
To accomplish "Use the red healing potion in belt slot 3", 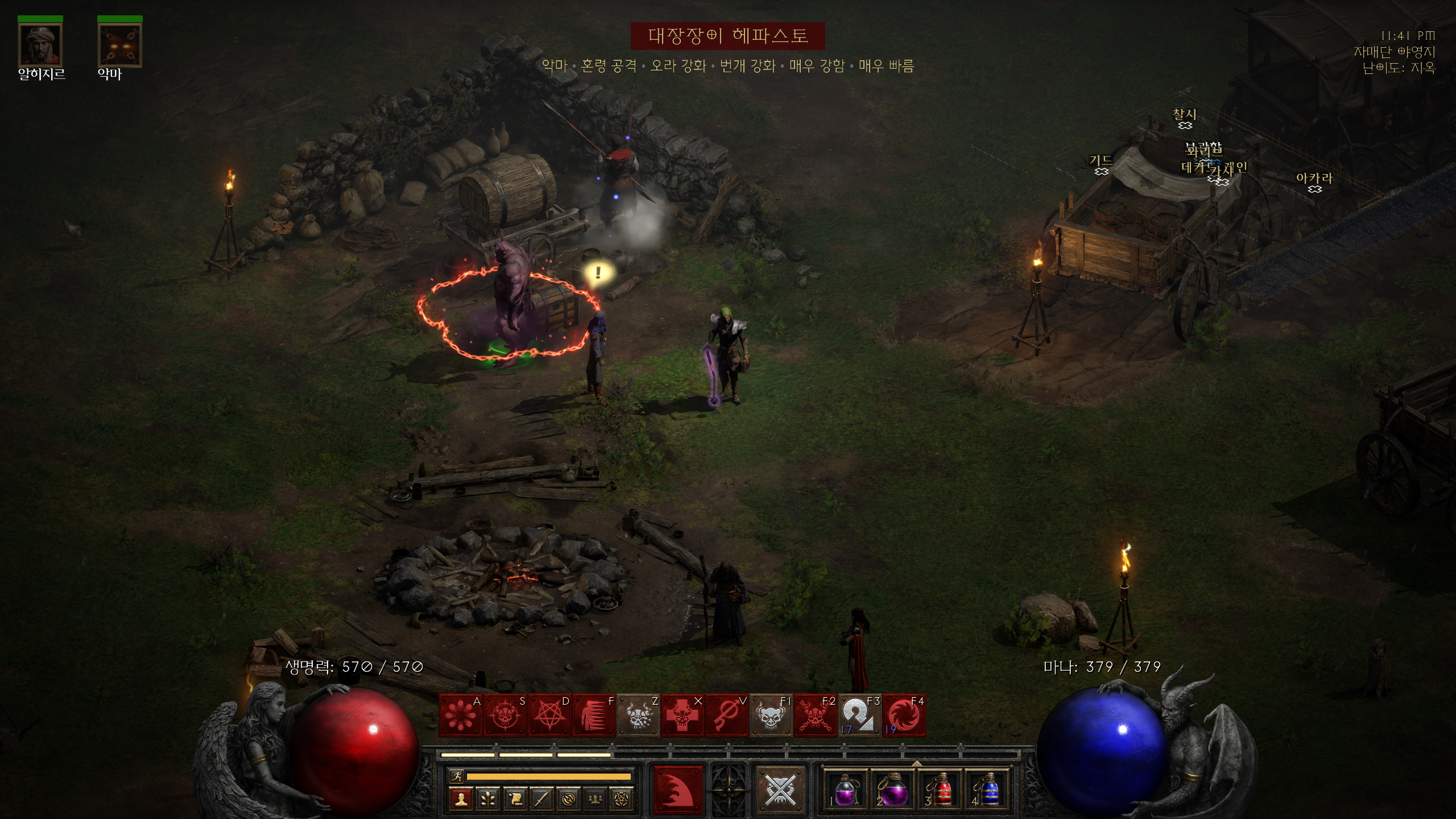I will 941,791.
